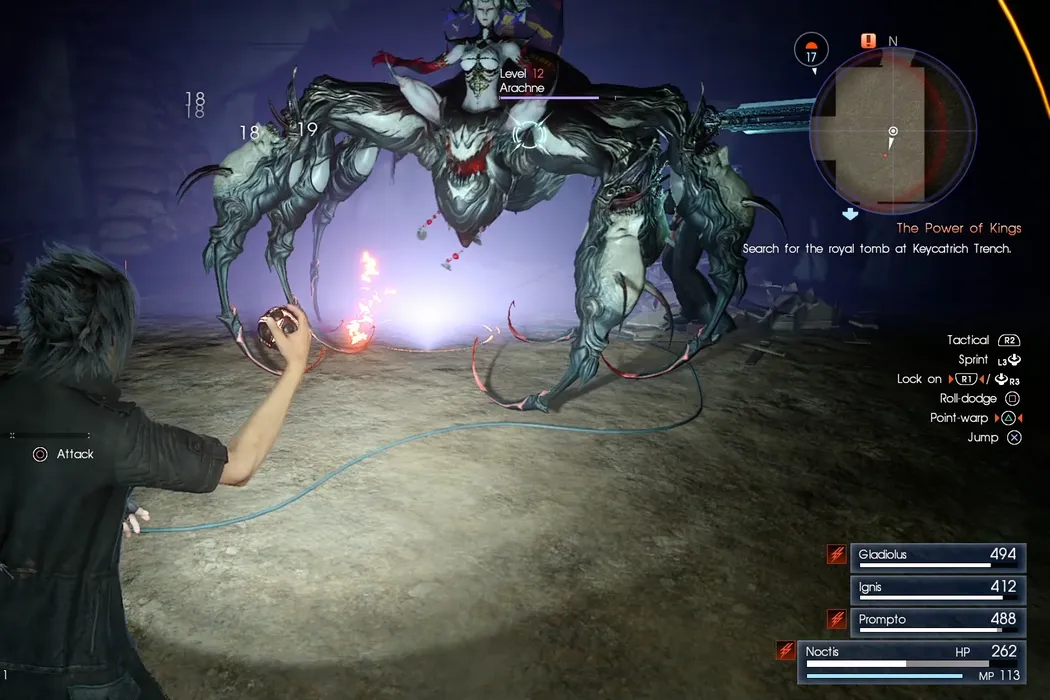This screenshot has width=1050, height=700.
Task: Choose Prompto's party status row
Action: point(936,621)
